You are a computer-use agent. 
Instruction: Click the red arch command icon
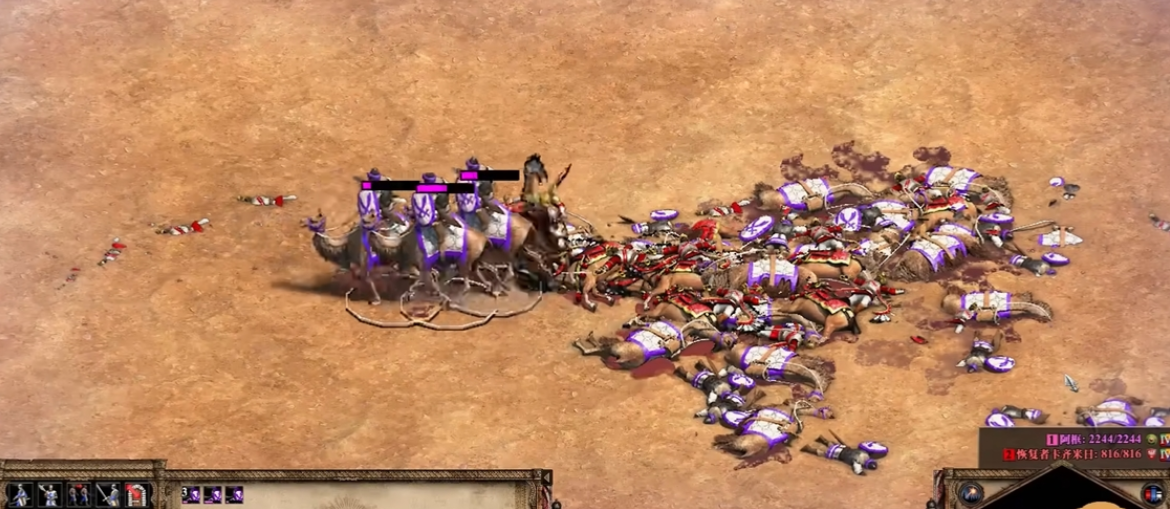[136, 494]
